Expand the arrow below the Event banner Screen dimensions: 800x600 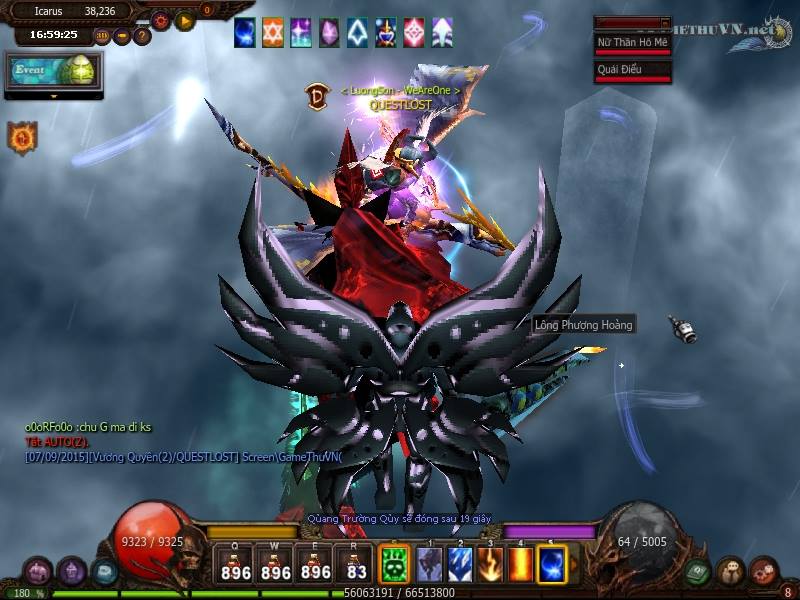tap(54, 96)
